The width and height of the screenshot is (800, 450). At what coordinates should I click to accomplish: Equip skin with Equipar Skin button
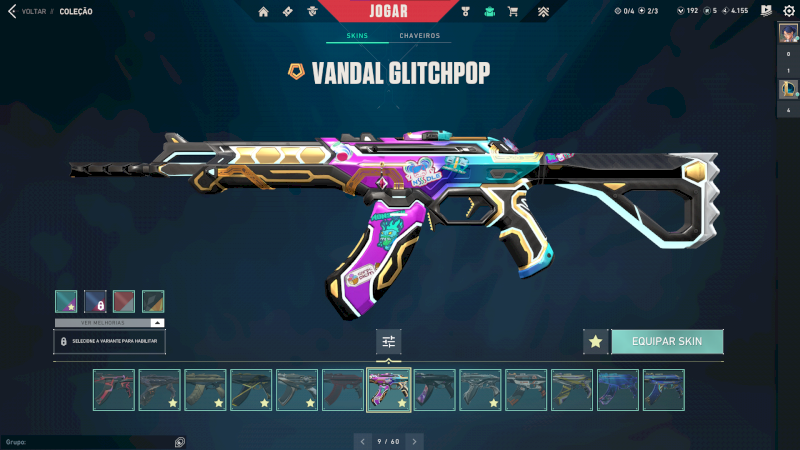(x=667, y=341)
